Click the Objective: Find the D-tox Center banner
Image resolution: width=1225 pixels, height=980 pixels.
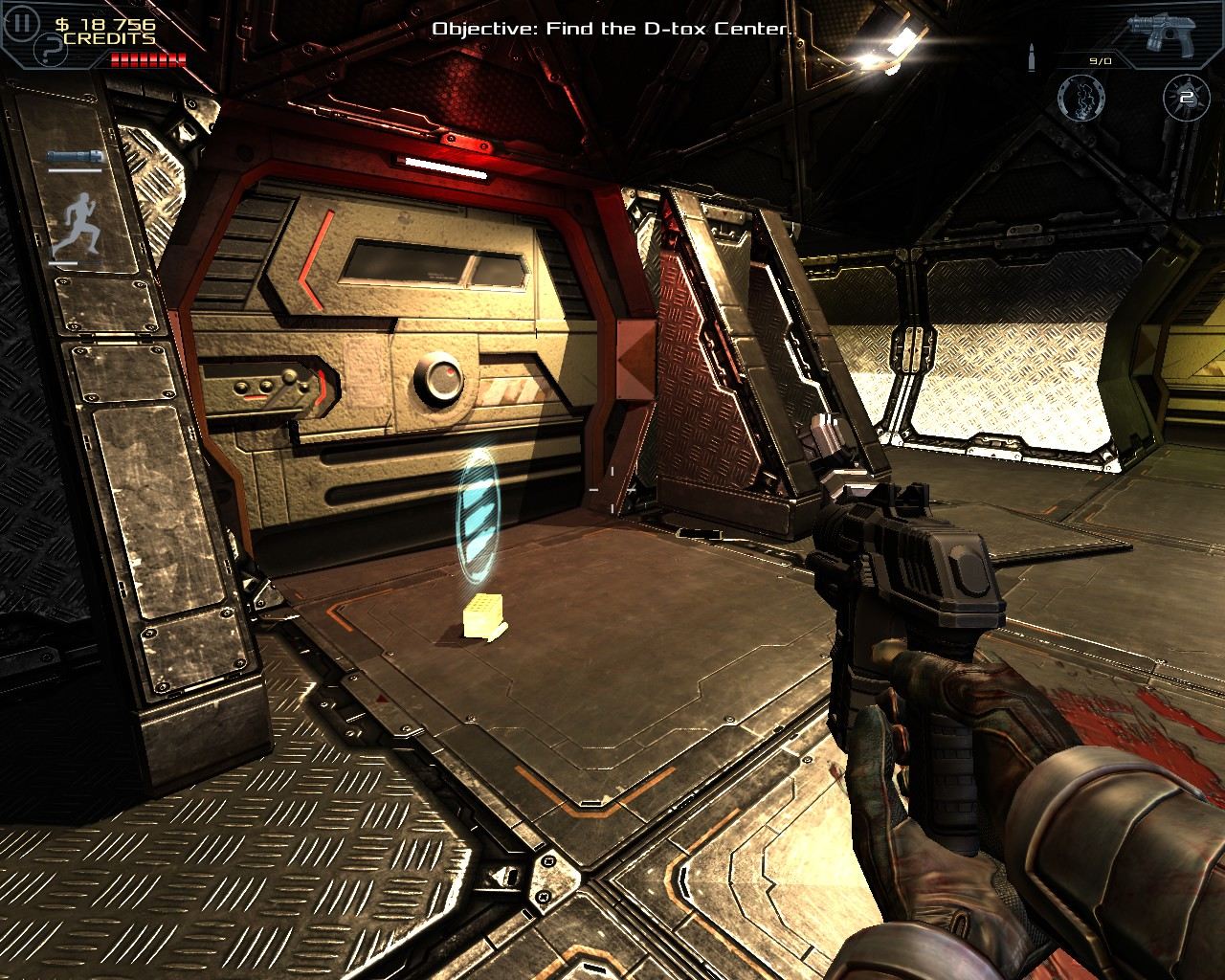pyautogui.click(x=612, y=29)
